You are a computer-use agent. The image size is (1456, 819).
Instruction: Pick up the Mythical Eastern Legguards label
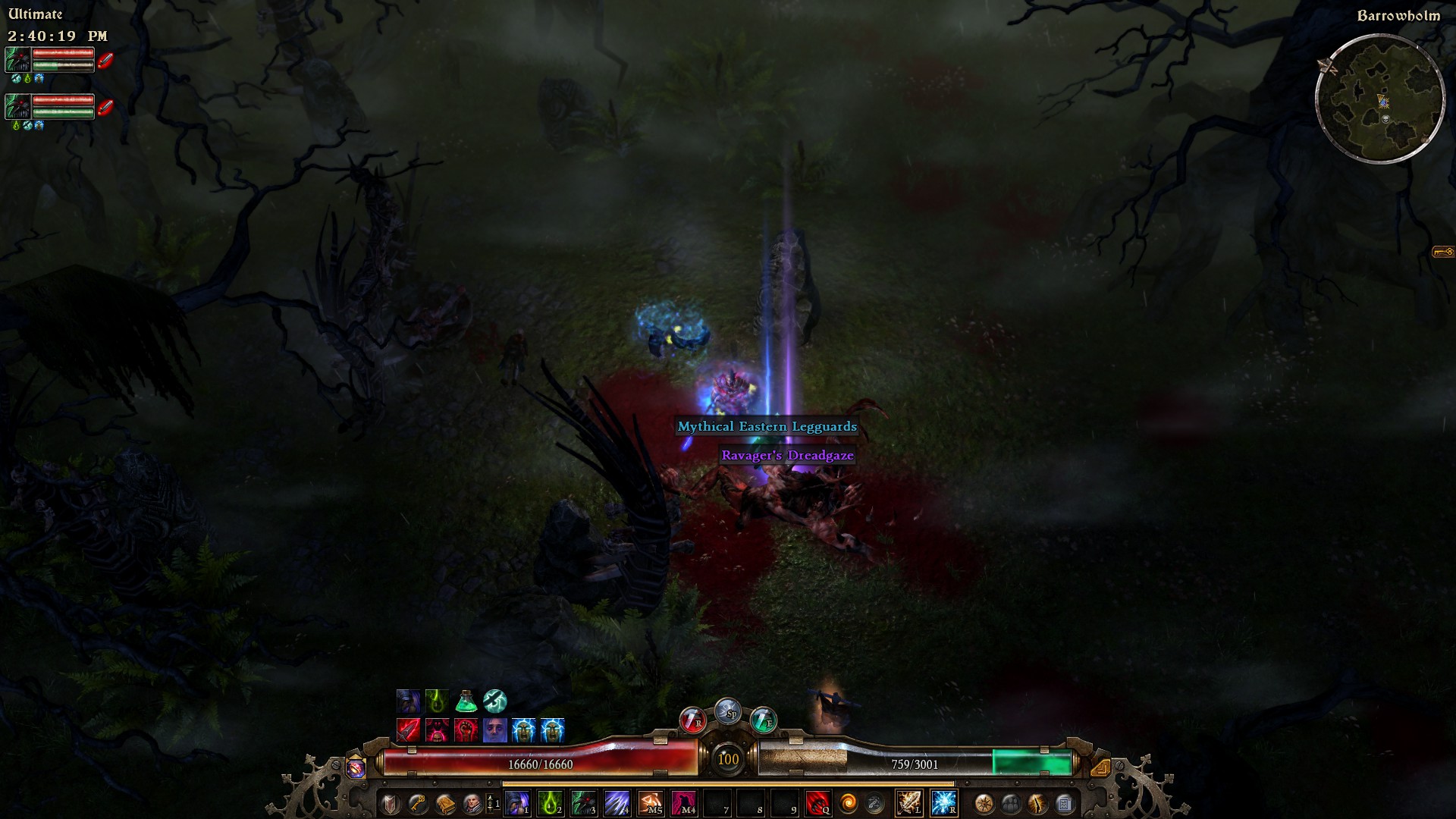pos(767,426)
